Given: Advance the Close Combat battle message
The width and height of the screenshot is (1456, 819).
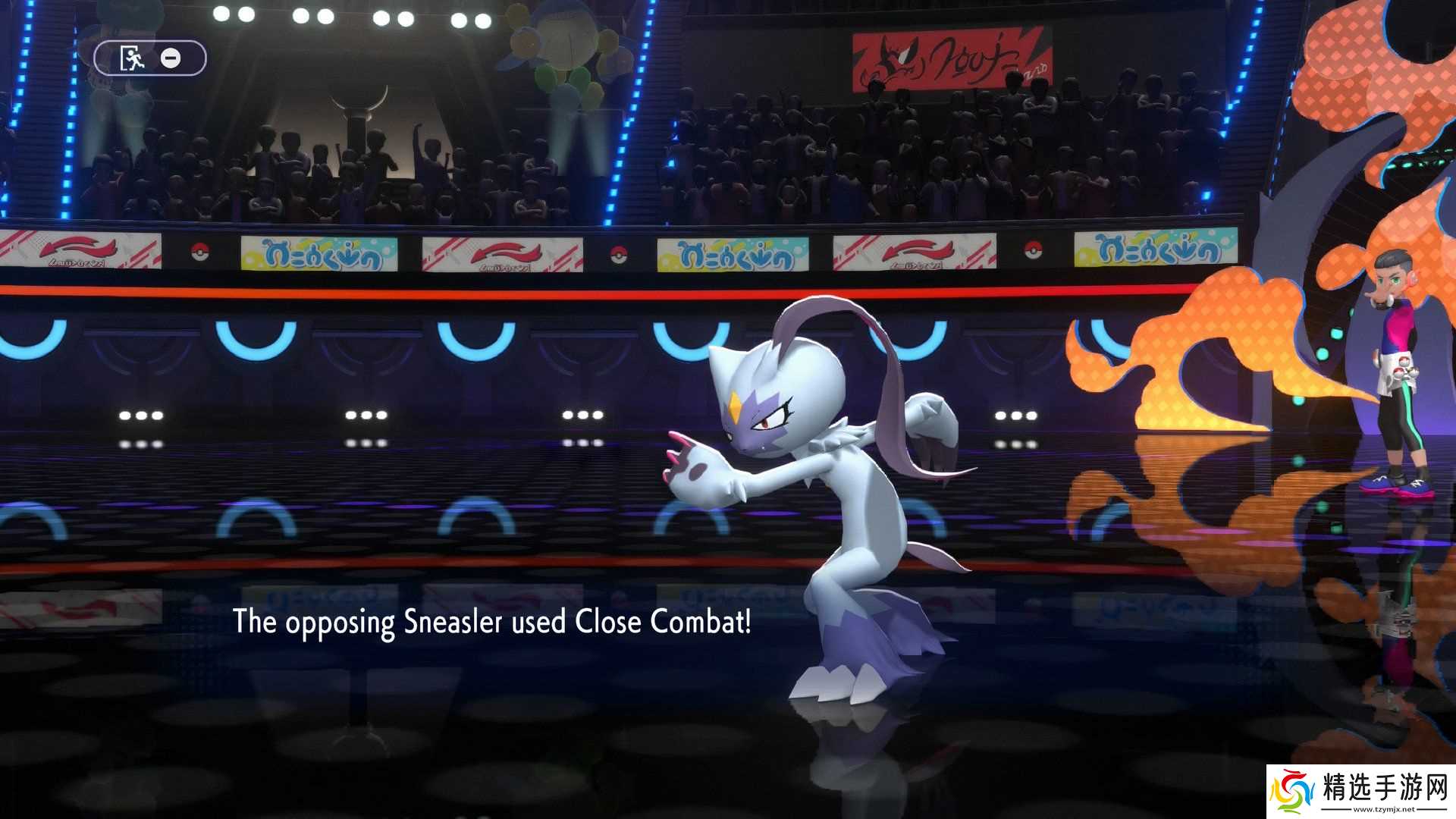Looking at the screenshot, I should click(x=493, y=624).
